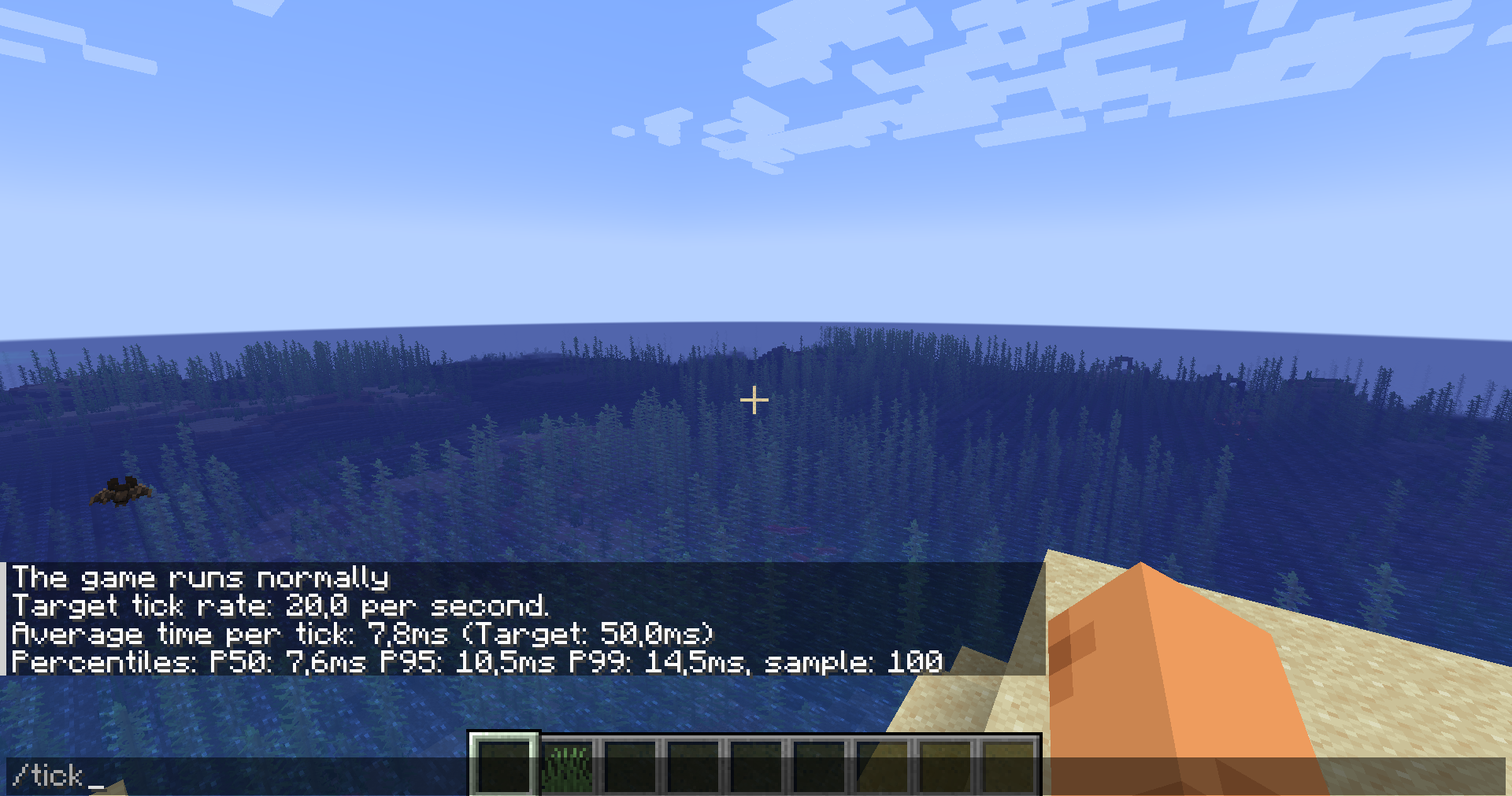
Task: Click the eighth hotbar slot
Action: pos(945,766)
